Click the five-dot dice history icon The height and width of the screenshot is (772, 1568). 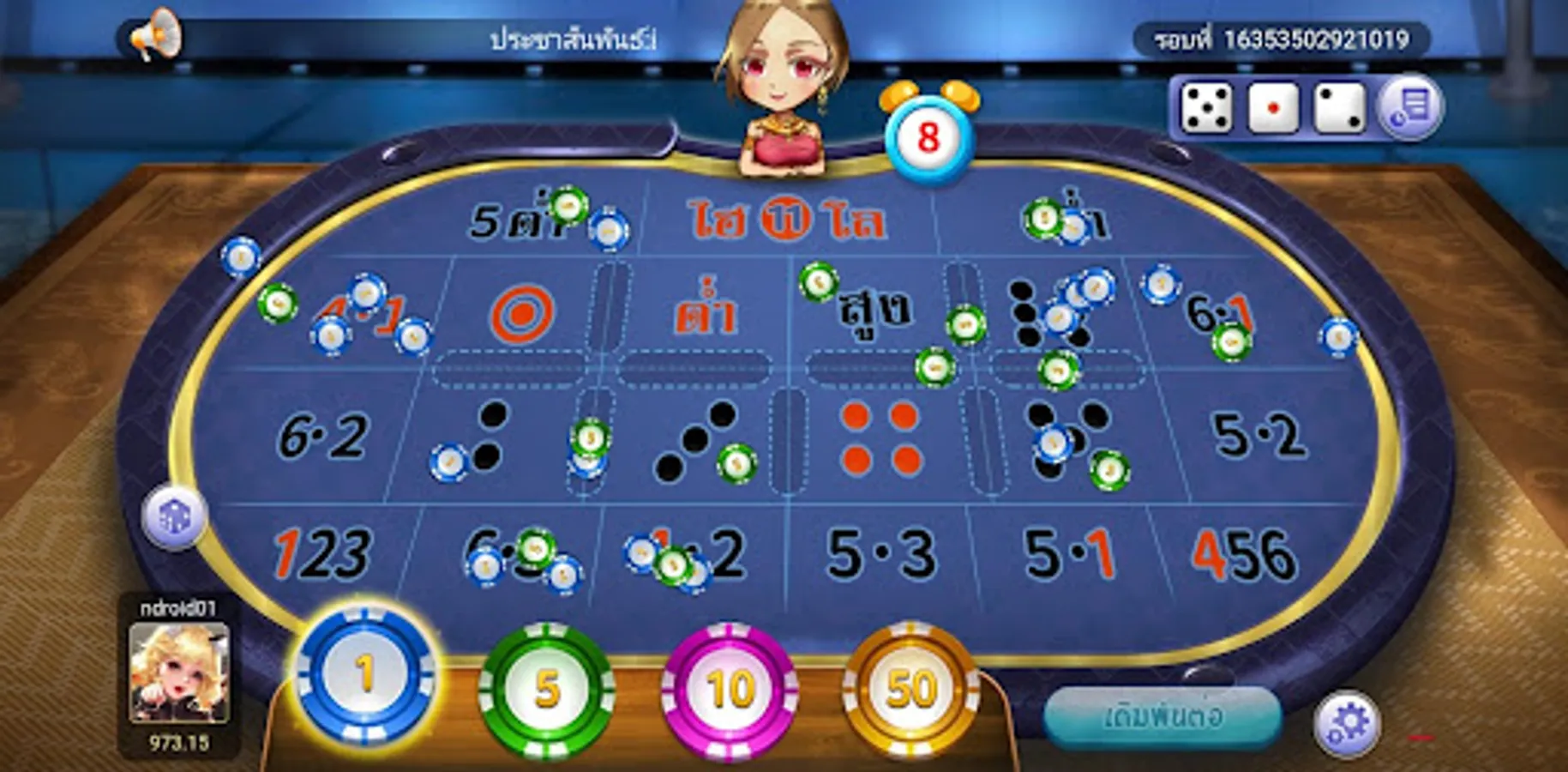(x=1206, y=110)
